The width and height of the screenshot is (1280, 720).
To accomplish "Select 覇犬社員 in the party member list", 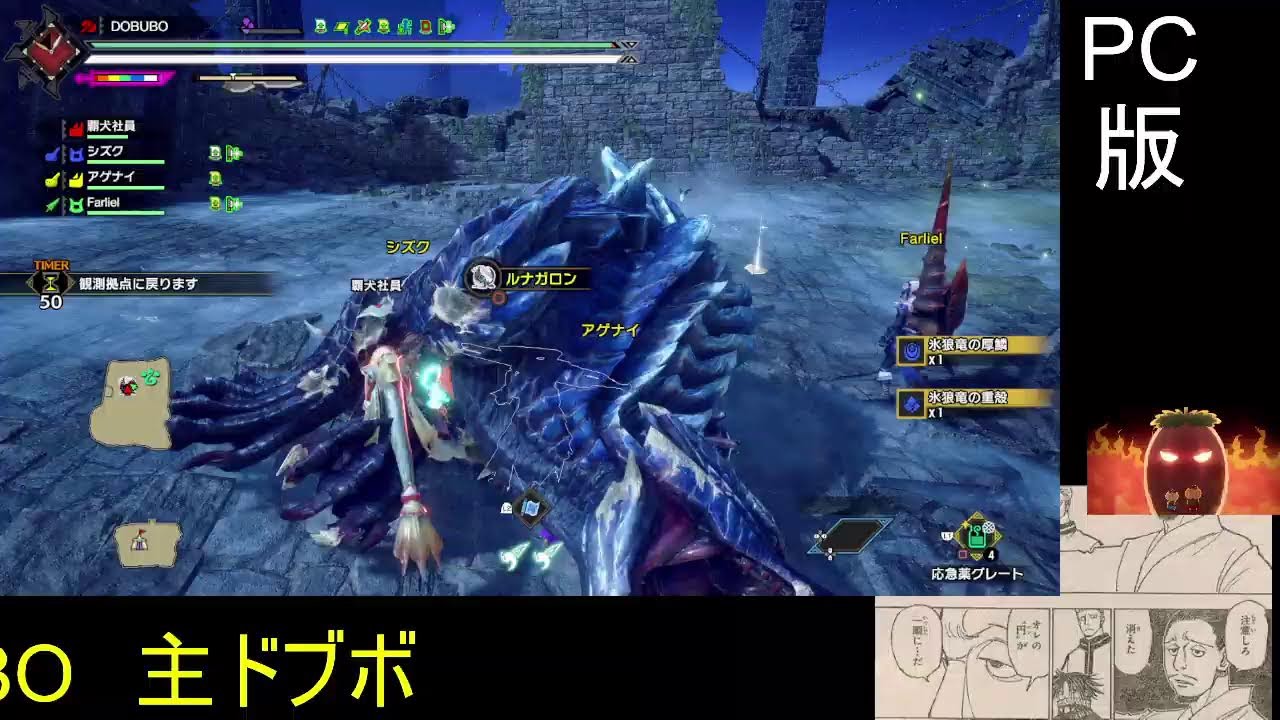I will pos(110,128).
